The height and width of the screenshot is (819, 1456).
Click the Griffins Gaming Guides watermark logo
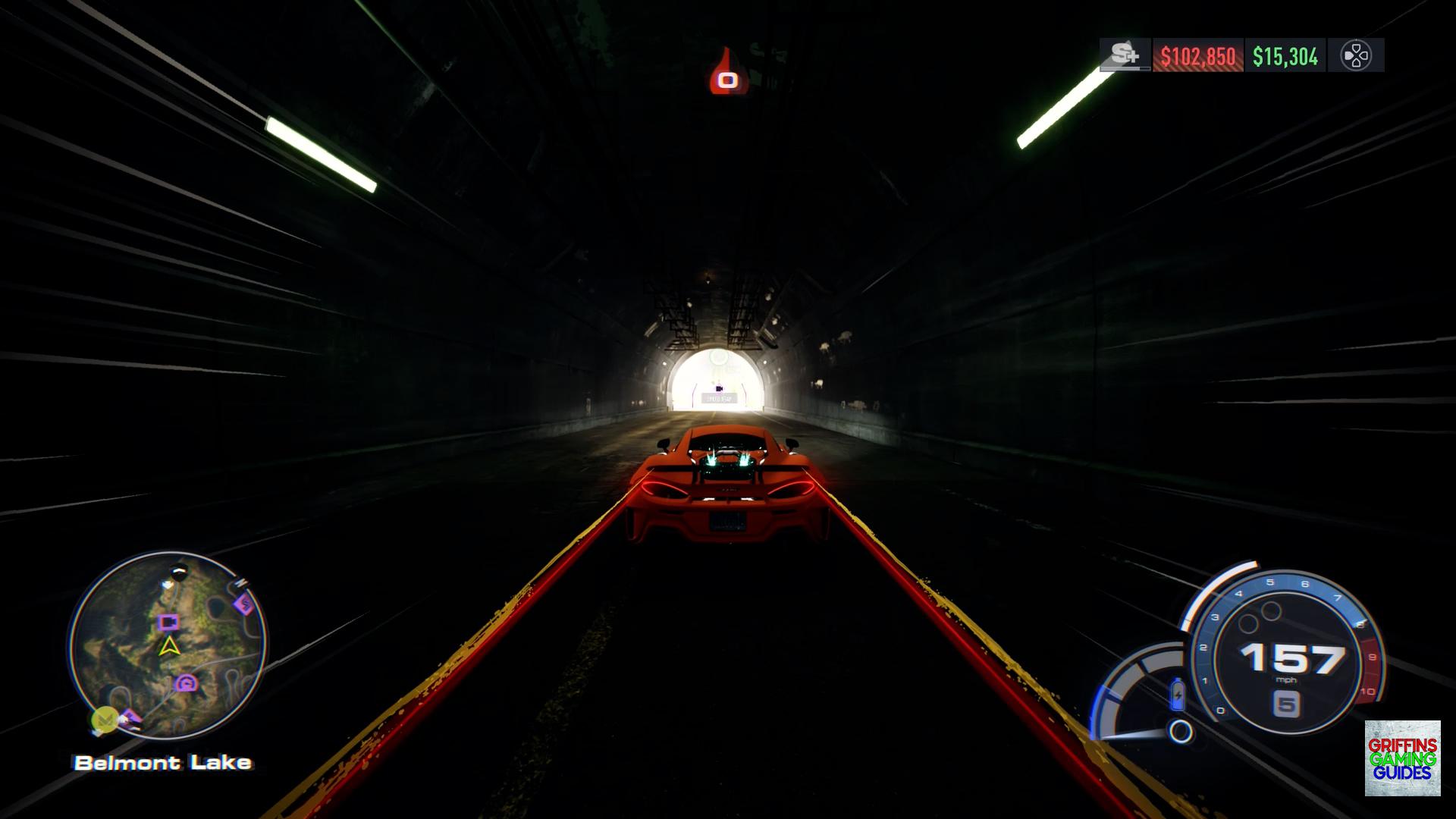tap(1402, 758)
